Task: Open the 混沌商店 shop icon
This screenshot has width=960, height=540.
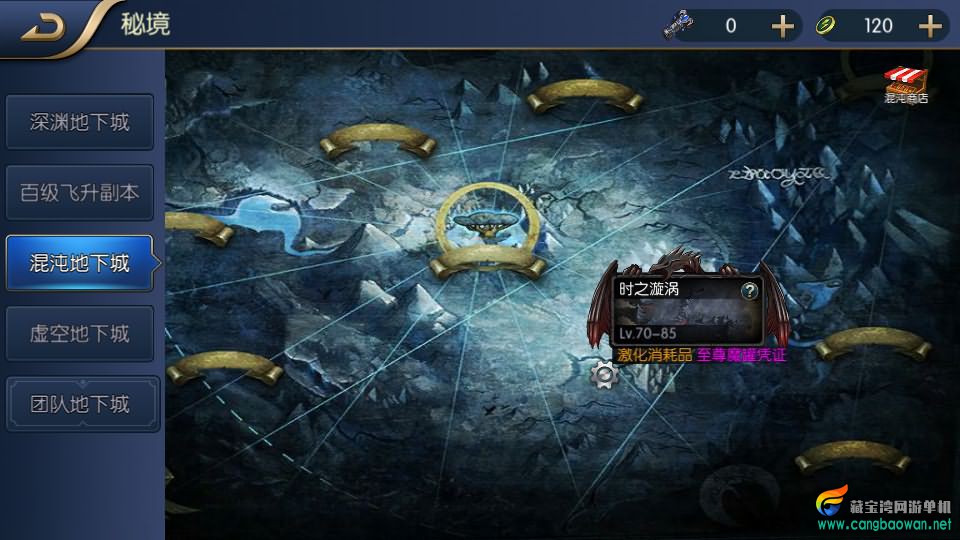Action: (906, 86)
